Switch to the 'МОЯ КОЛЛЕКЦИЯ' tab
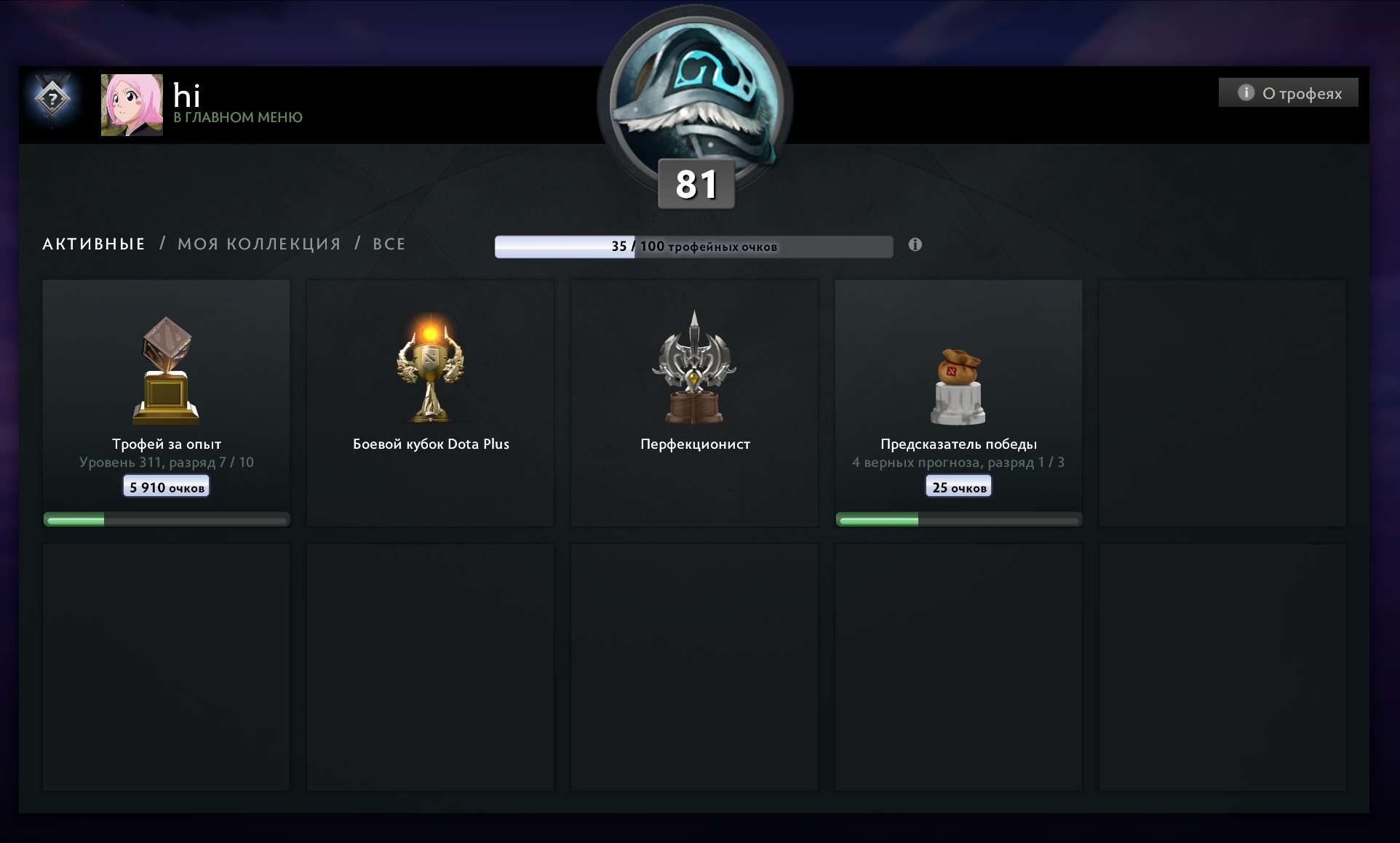 (x=260, y=244)
